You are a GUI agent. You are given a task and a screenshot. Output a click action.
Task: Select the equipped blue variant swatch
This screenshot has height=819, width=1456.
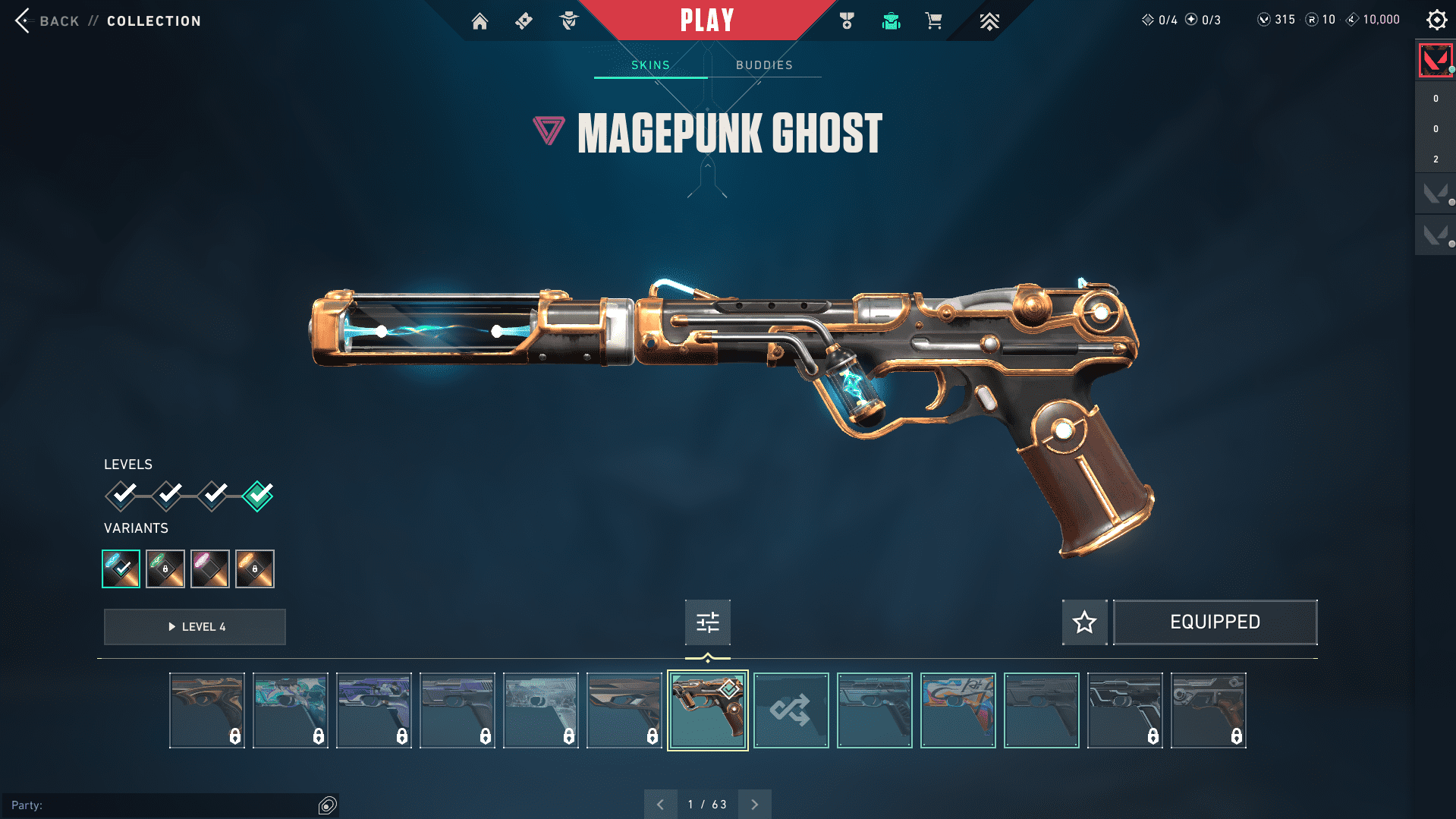pos(121,569)
